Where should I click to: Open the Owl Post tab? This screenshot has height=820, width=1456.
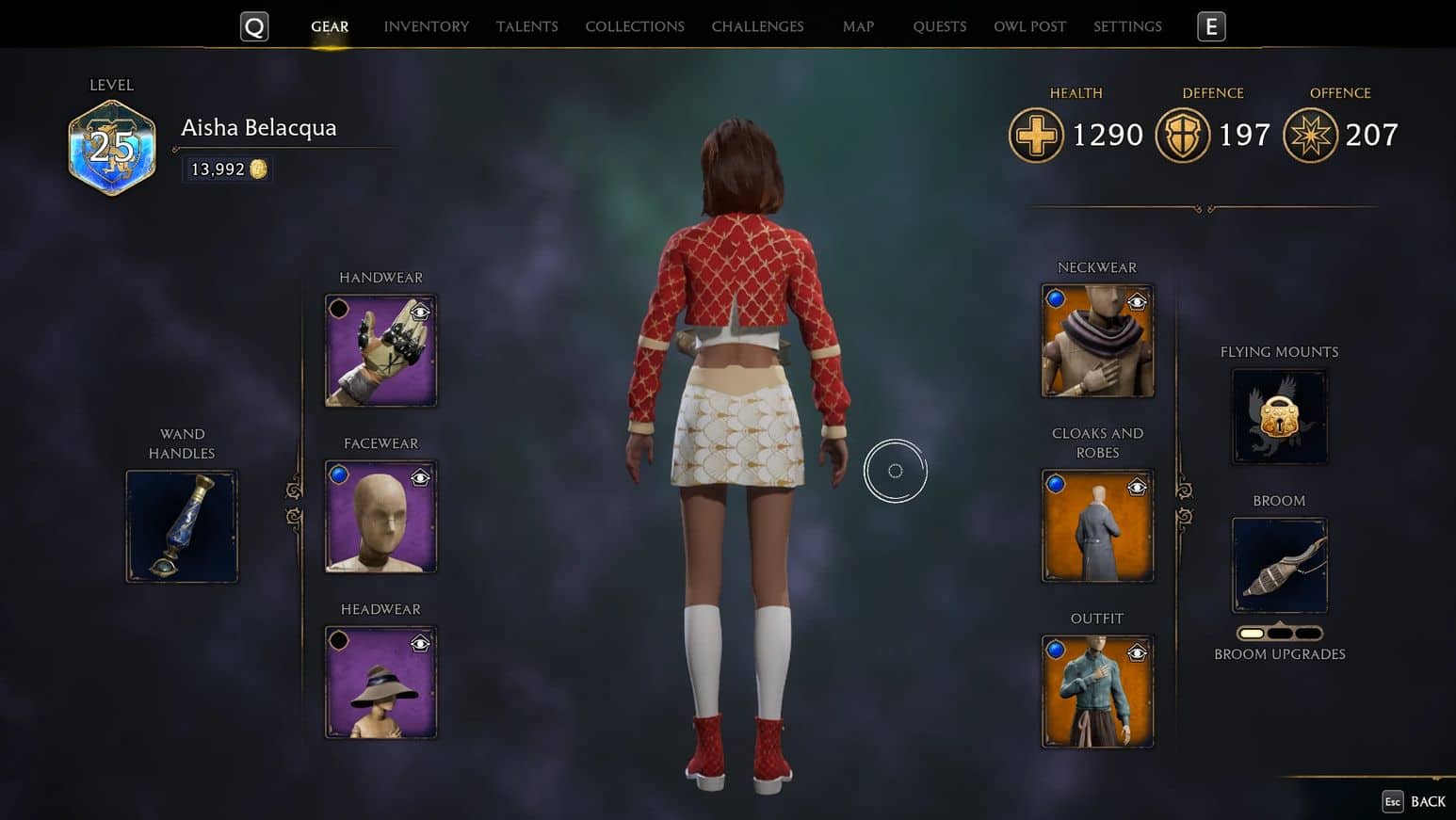1029,26
